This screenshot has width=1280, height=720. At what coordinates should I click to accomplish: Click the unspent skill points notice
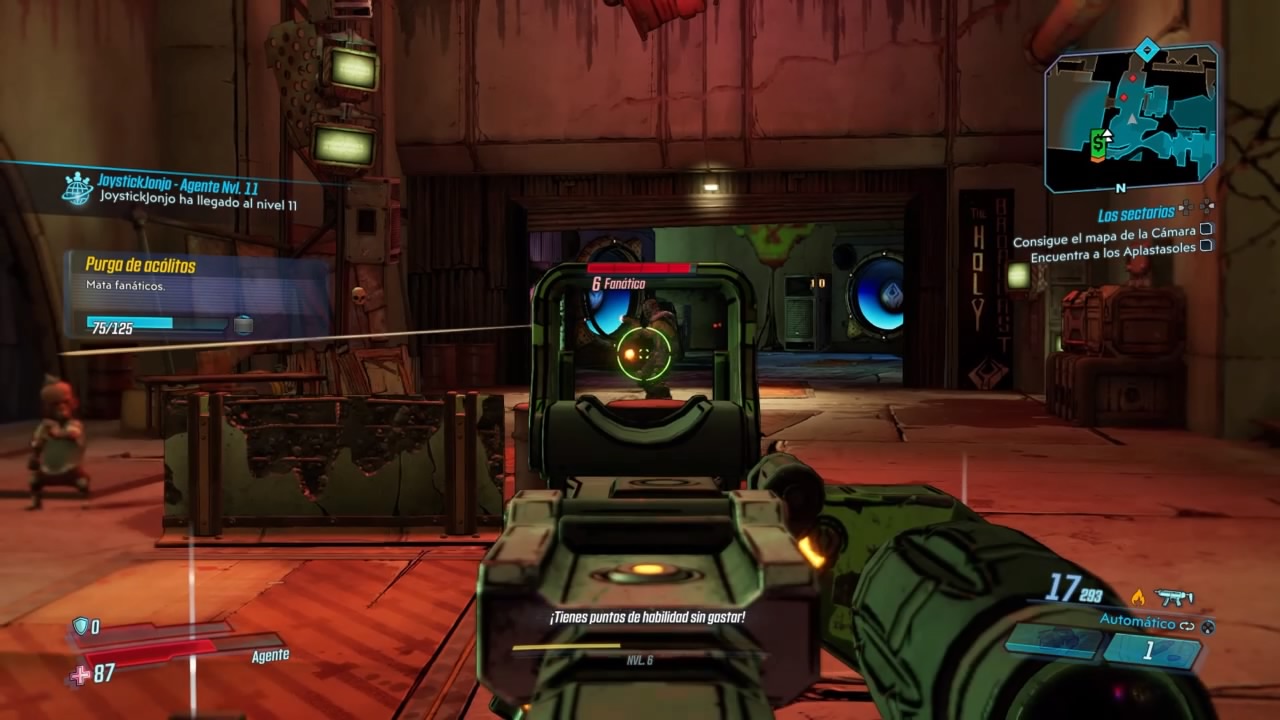646,618
